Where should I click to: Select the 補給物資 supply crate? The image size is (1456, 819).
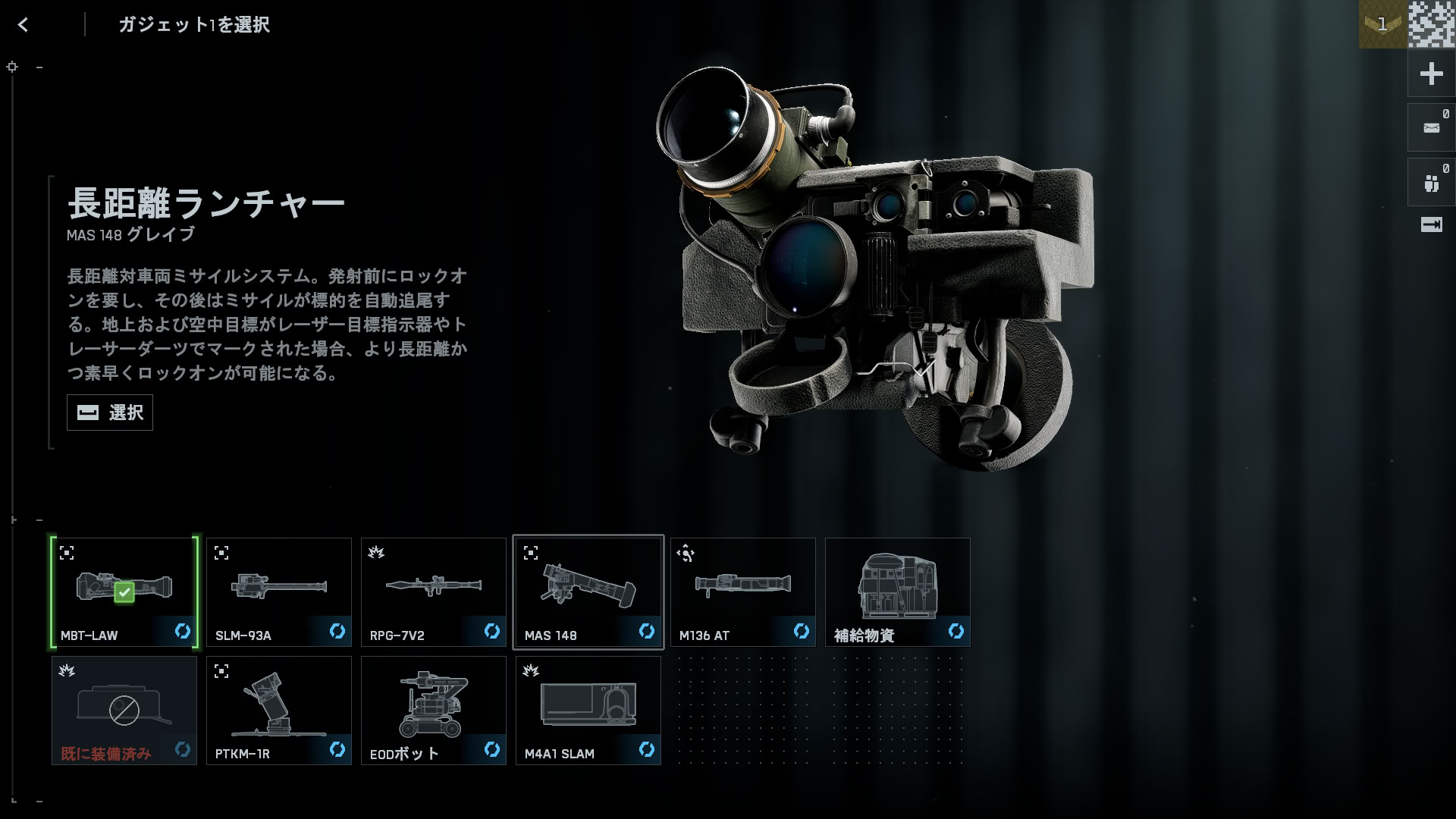[898, 592]
